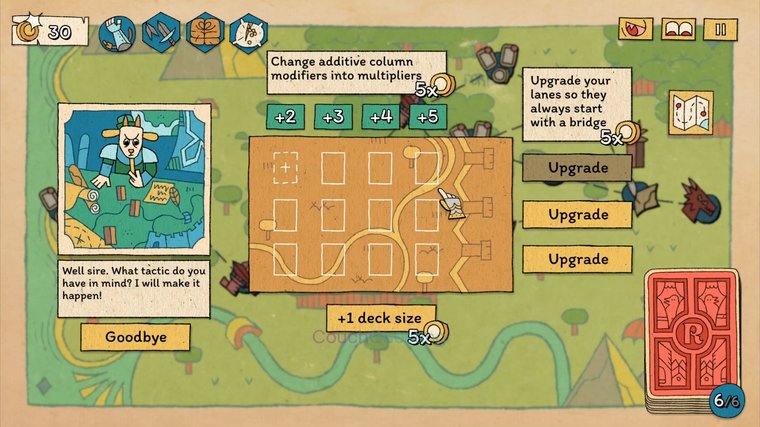760x427 pixels.
Task: Pause the game
Action: click(x=719, y=29)
